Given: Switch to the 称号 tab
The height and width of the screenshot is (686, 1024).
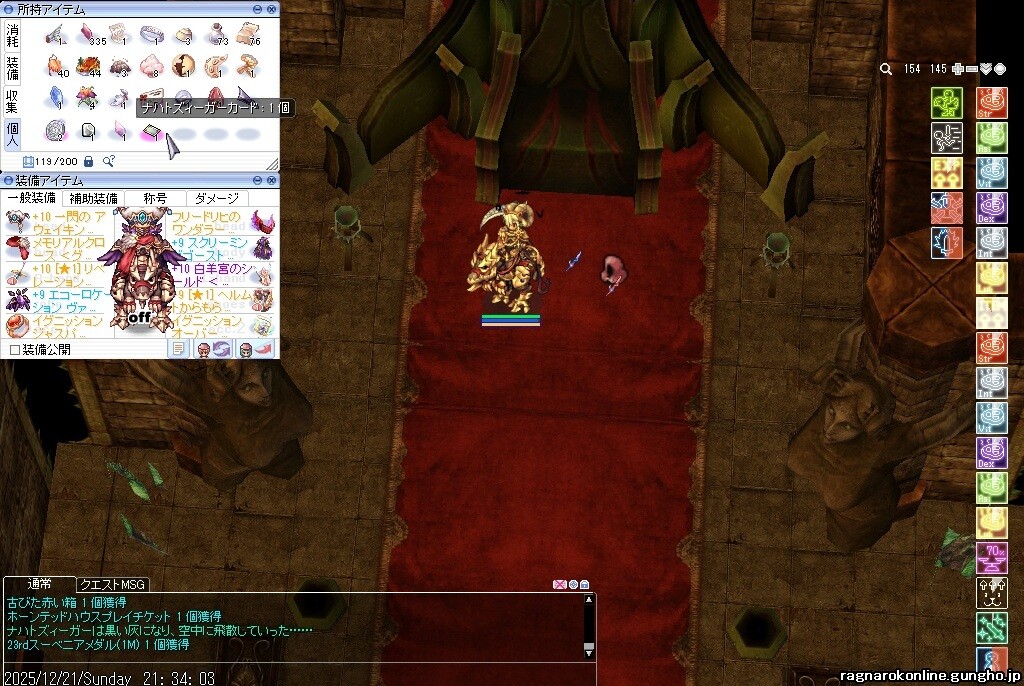Looking at the screenshot, I should coord(155,198).
